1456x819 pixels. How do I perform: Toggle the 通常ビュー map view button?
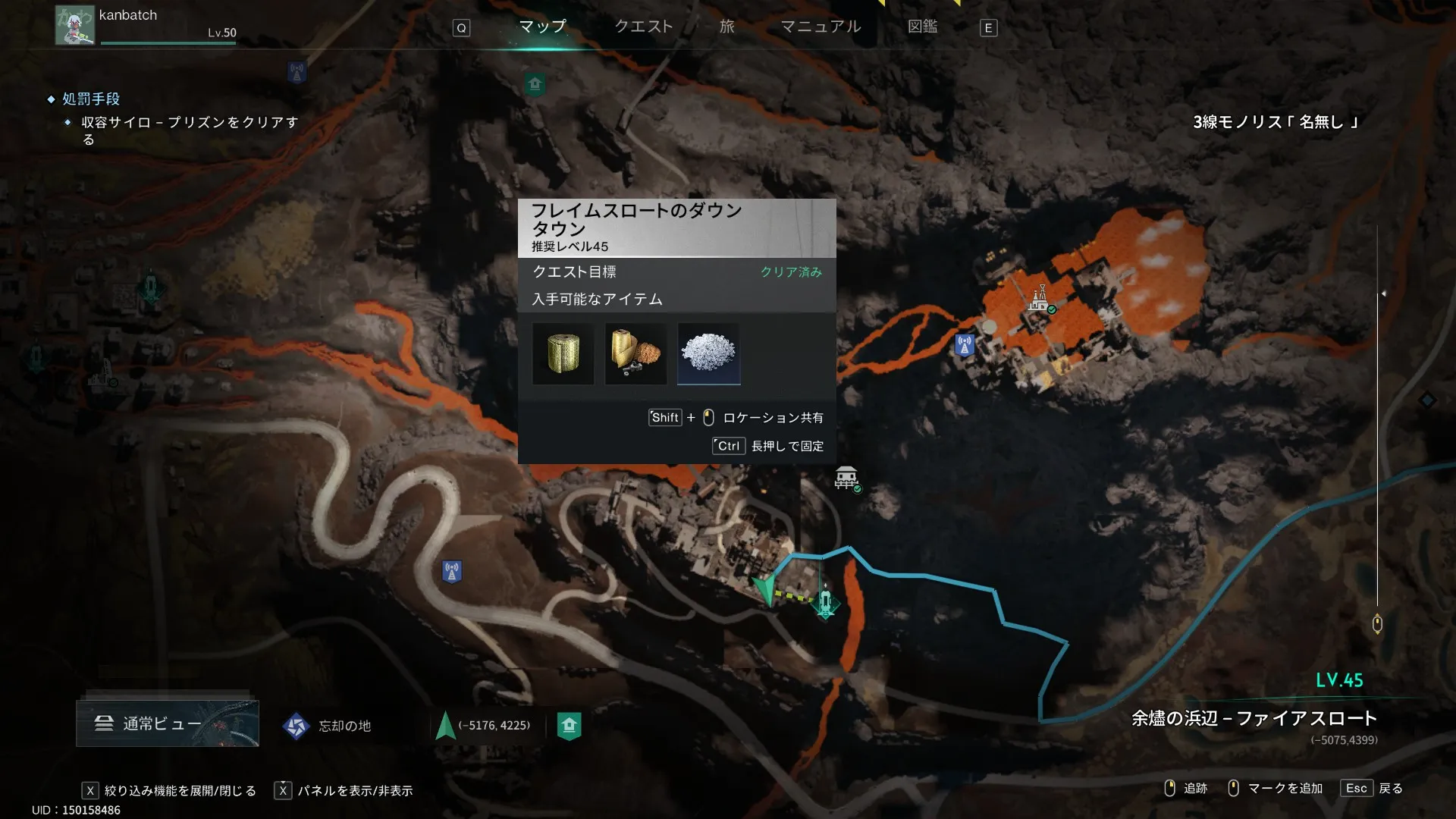[168, 723]
